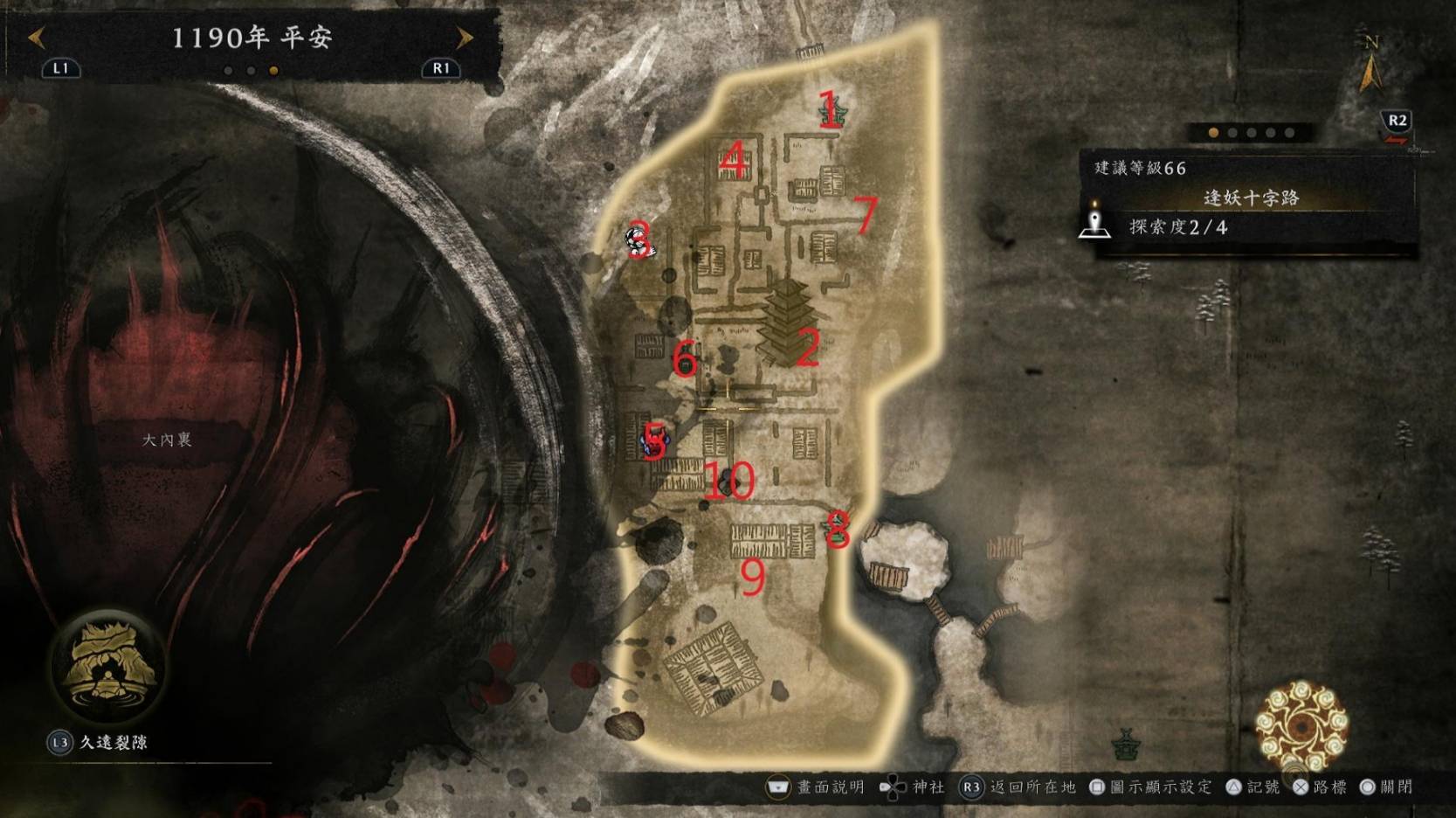1456x818 pixels.
Task: Go to the next era with the right arrow
Action: [x=465, y=38]
